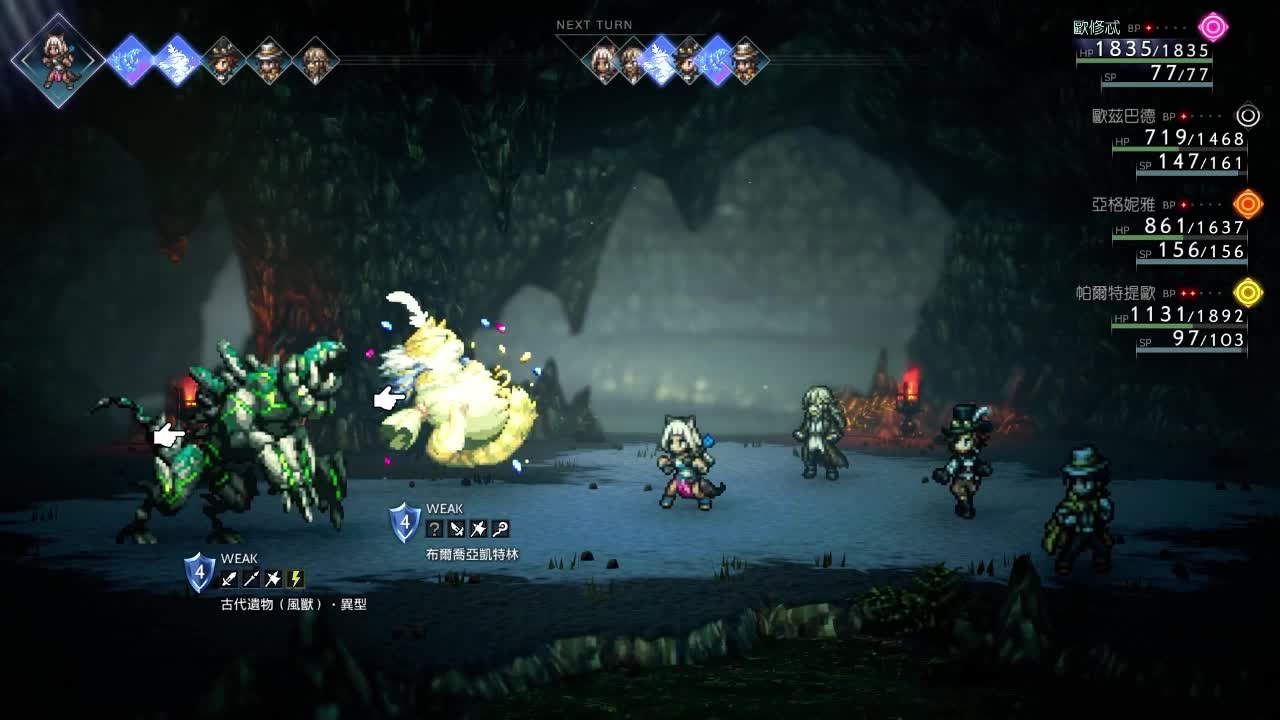Activate 帕爾特提歐's yellow latent power gauge icon
Image resolution: width=1280 pixels, height=720 pixels.
point(1247,292)
